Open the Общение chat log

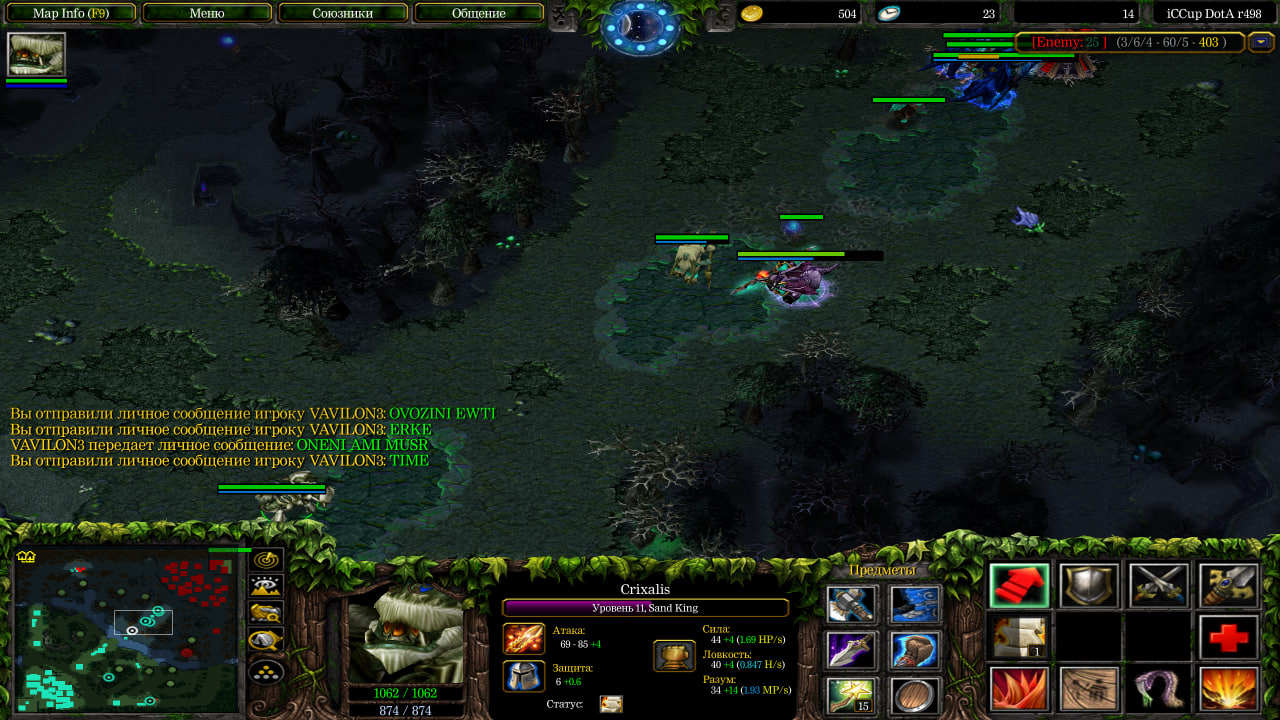point(478,13)
